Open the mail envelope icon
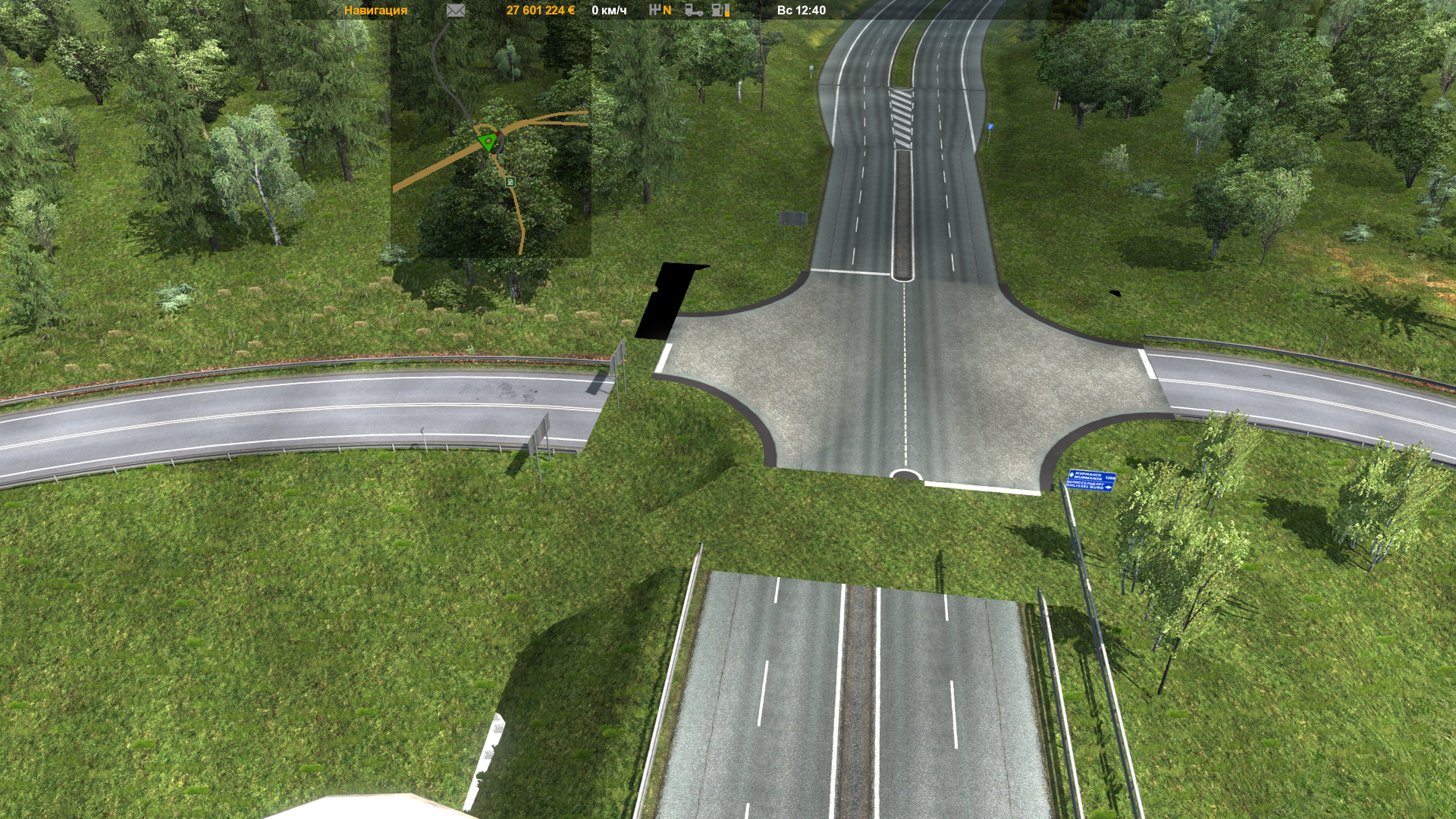The width and height of the screenshot is (1456, 819). point(455,11)
